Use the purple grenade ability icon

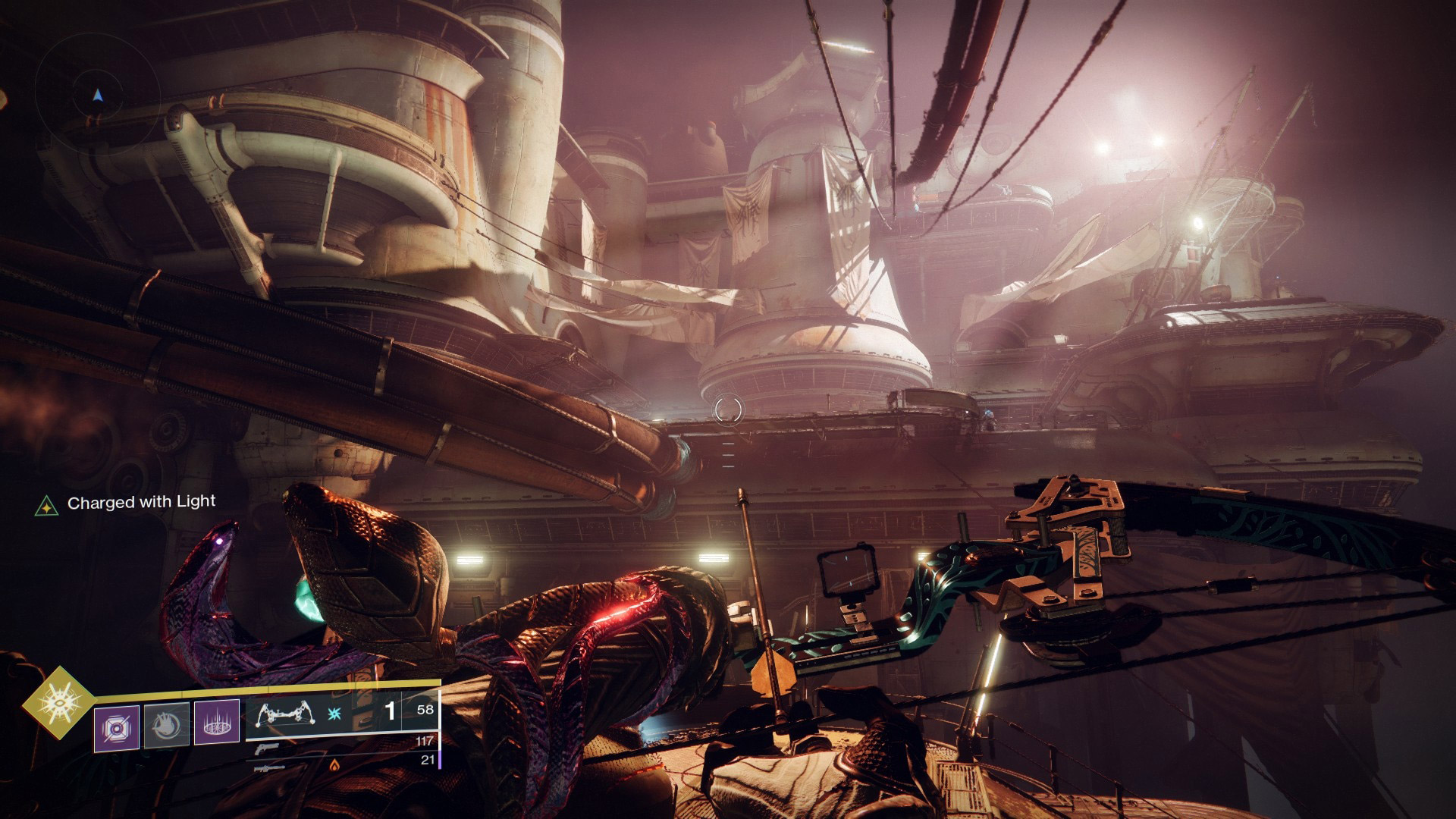pos(116,728)
